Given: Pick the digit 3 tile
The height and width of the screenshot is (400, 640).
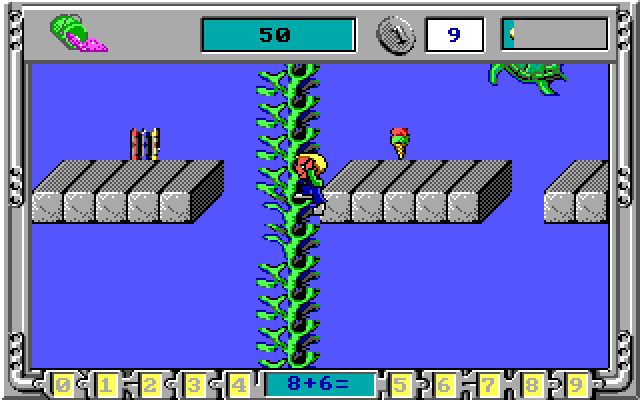Looking at the screenshot, I should 195,384.
